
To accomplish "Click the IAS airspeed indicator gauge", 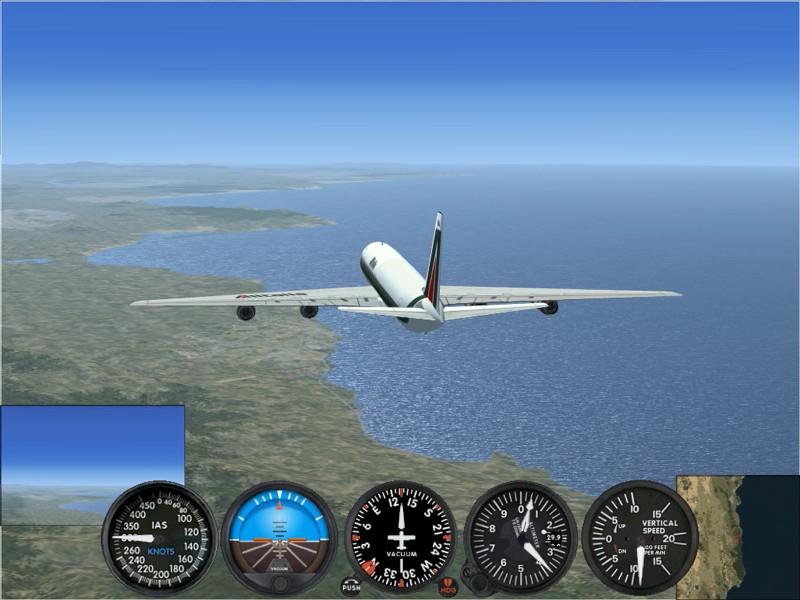I will [x=159, y=537].
